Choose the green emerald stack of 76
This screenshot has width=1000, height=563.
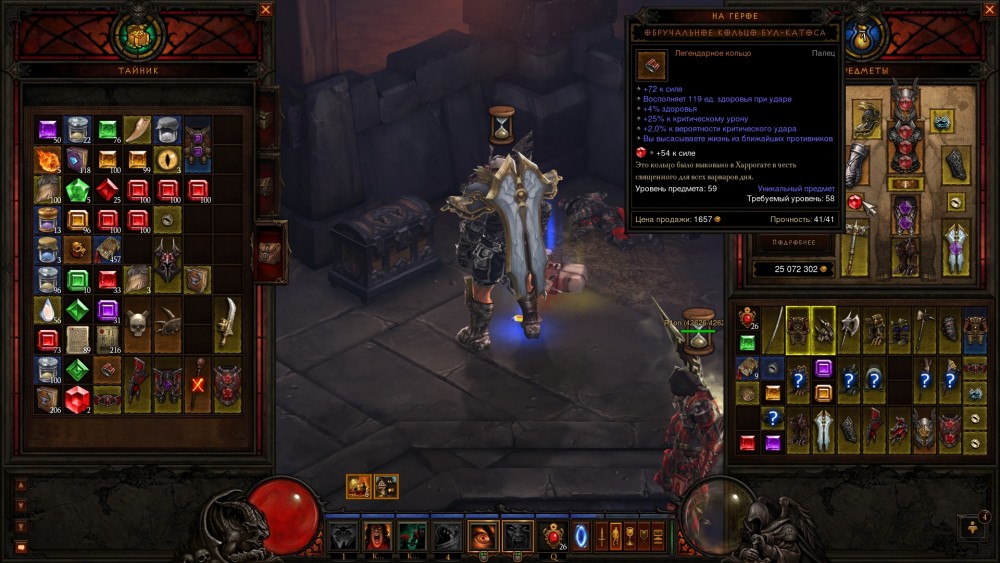[x=107, y=130]
